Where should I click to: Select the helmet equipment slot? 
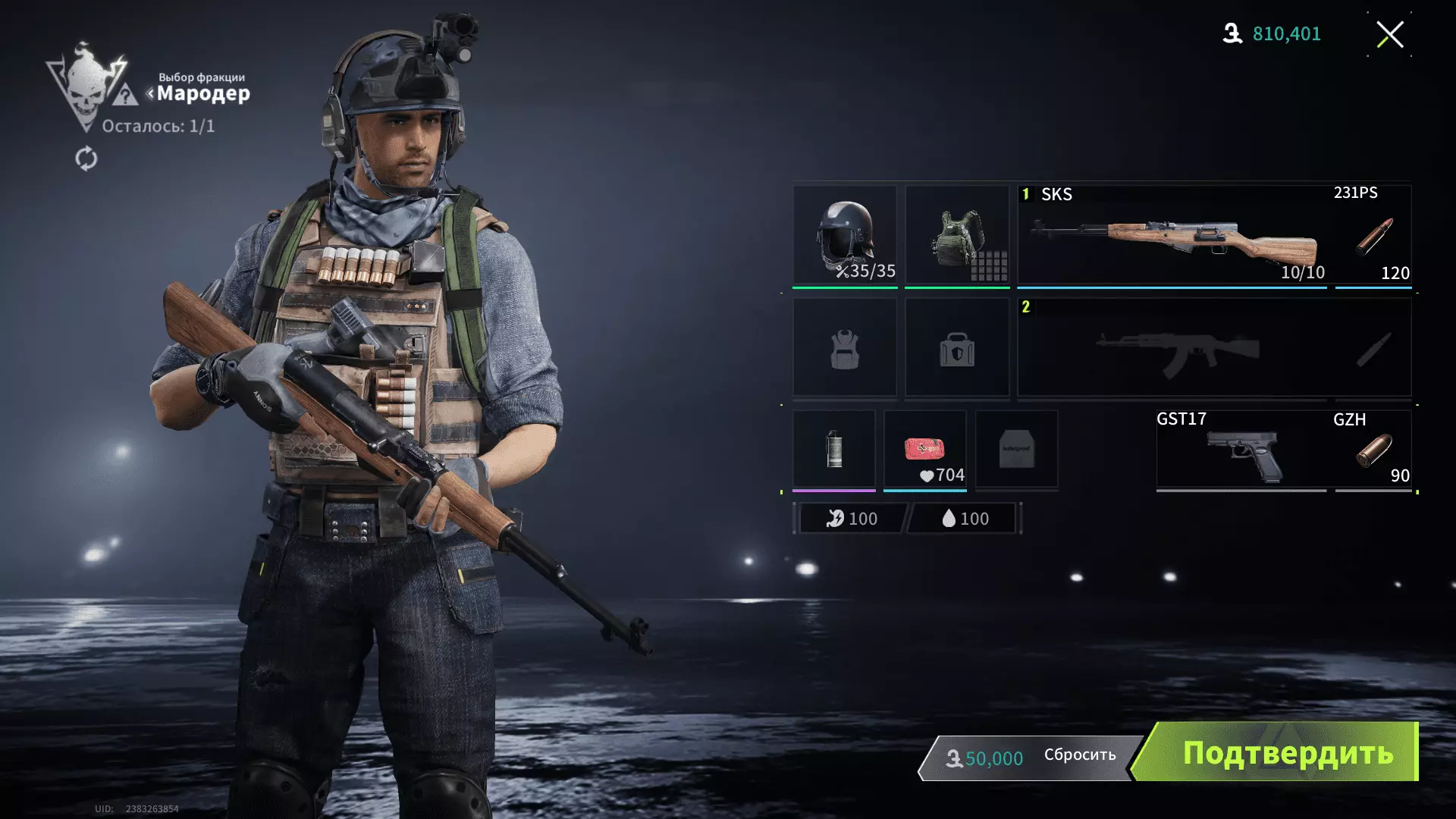(845, 235)
